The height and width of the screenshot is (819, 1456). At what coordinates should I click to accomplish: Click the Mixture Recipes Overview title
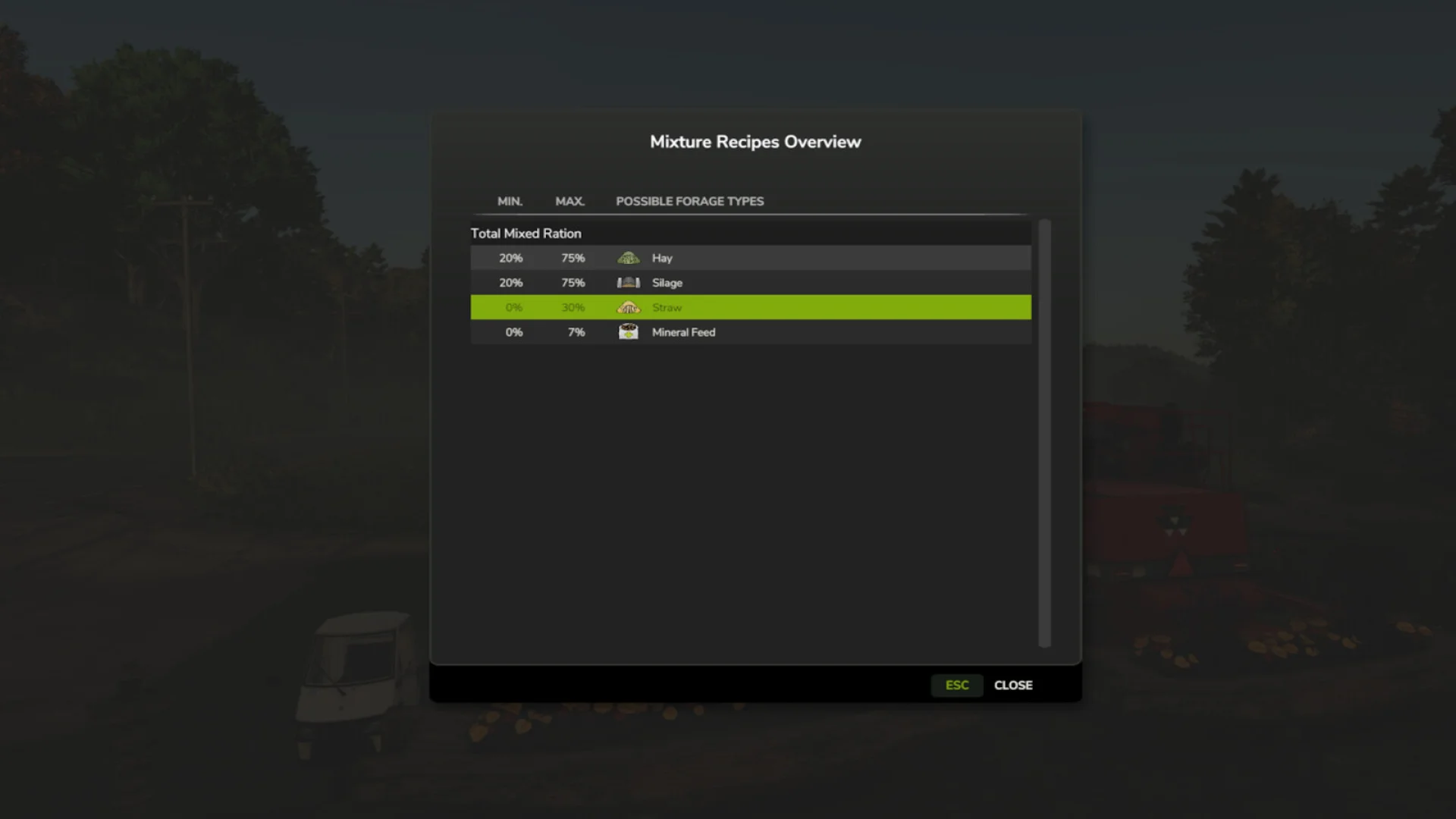[755, 141]
